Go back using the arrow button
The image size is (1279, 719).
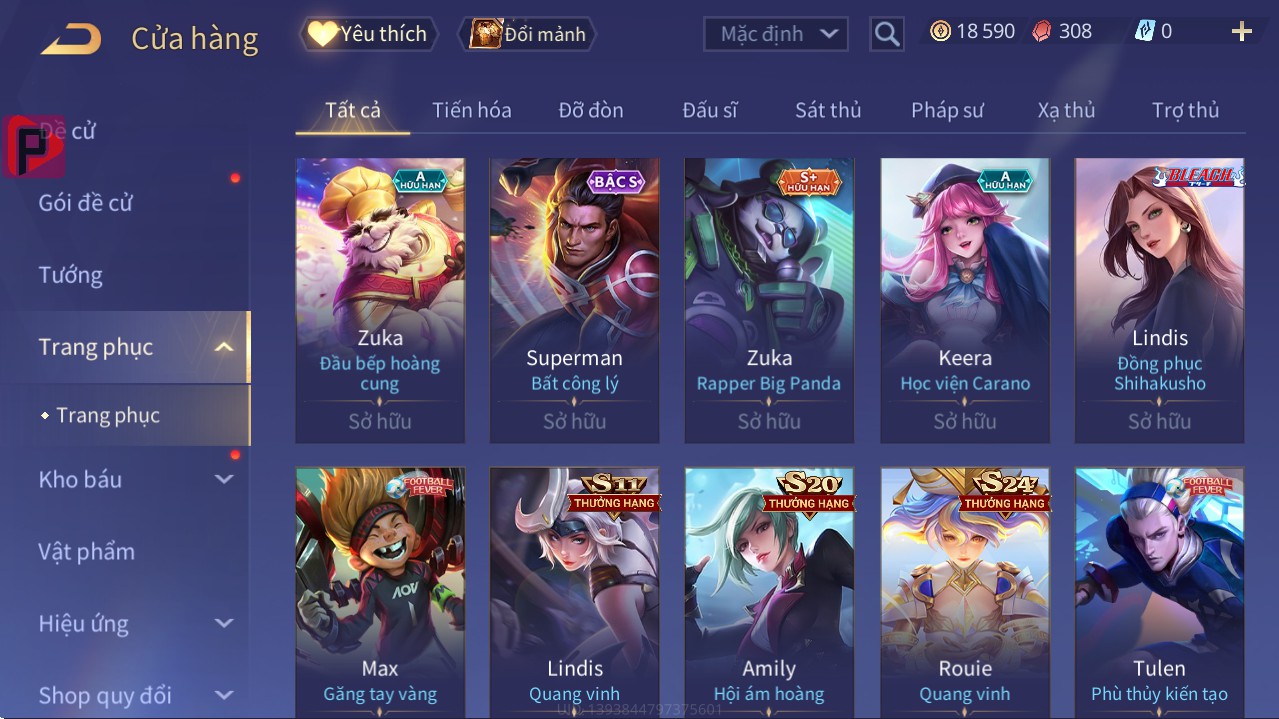(71, 39)
